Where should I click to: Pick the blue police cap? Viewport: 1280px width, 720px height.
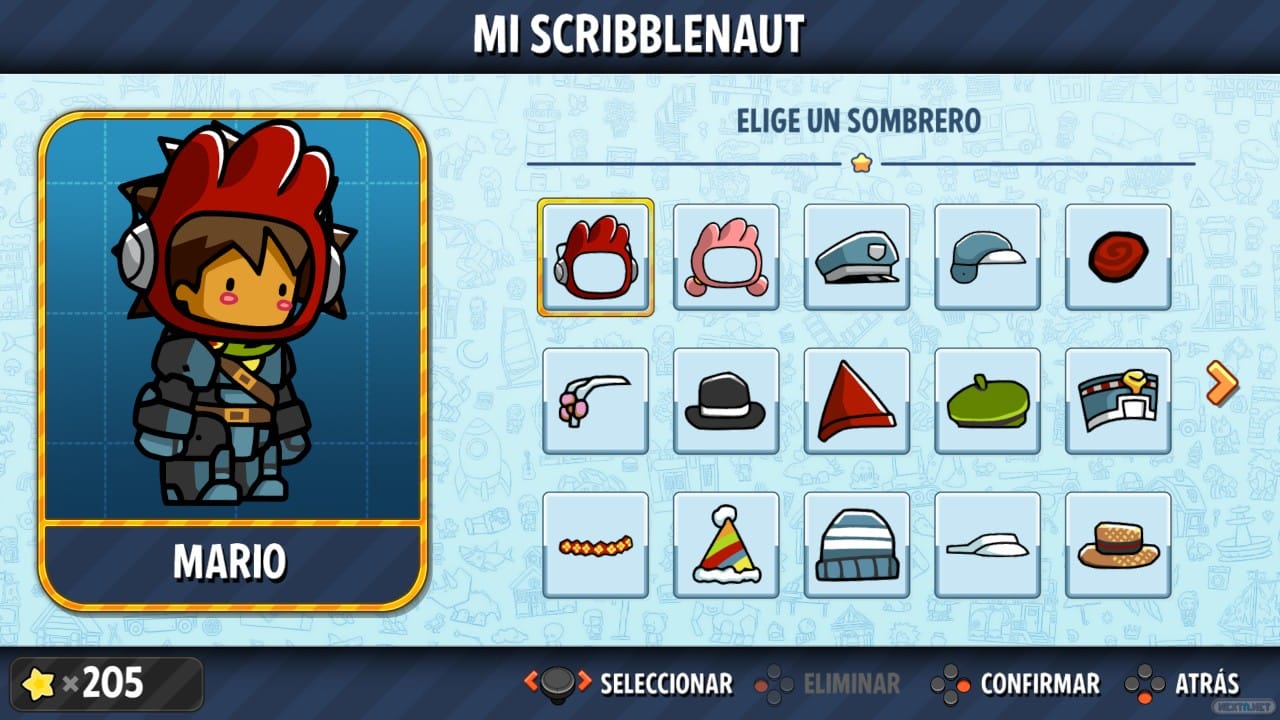pyautogui.click(x=857, y=257)
